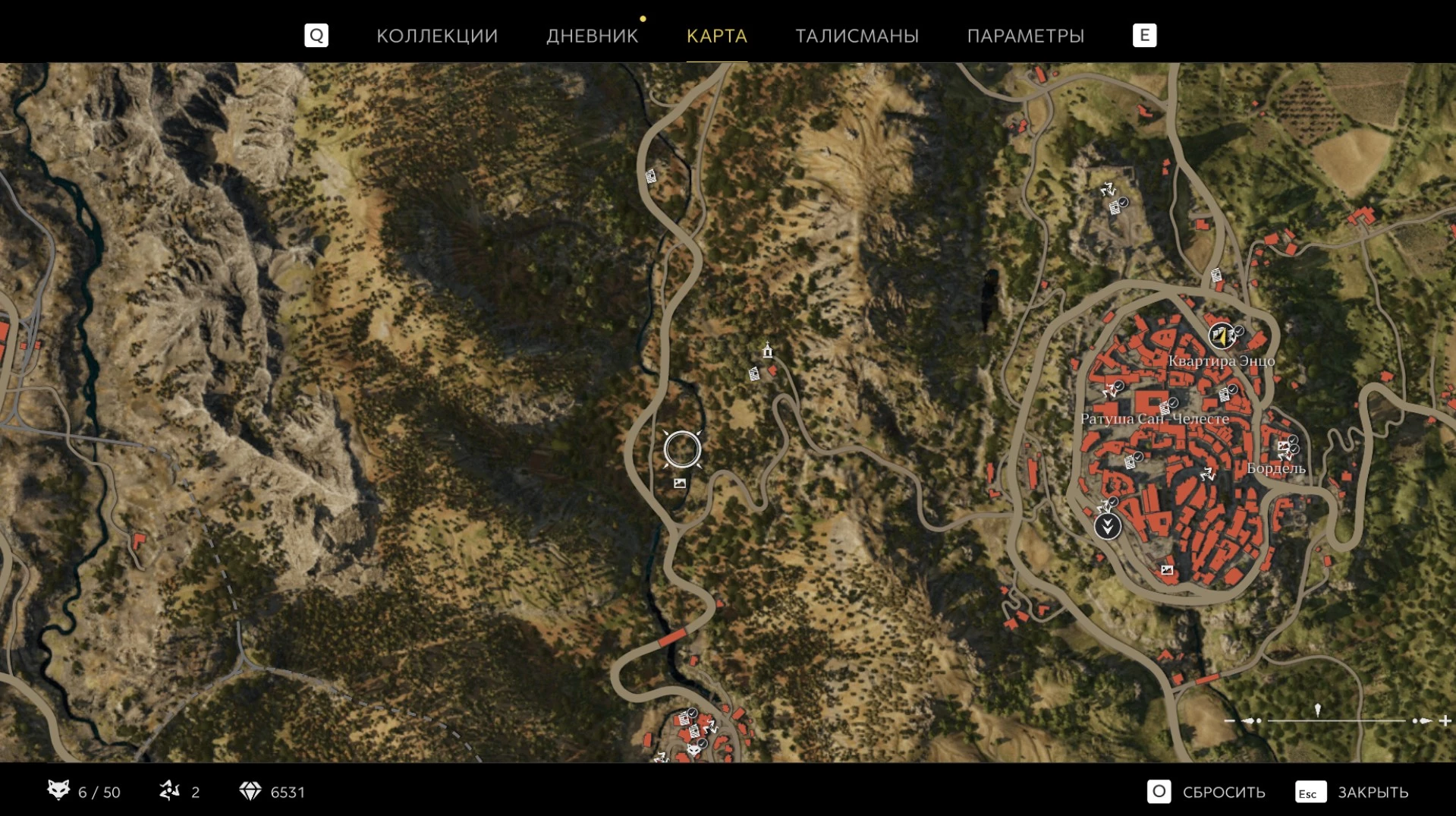Click the circular map cursor reticle
Viewport: 1456px width, 816px height.
tap(682, 449)
